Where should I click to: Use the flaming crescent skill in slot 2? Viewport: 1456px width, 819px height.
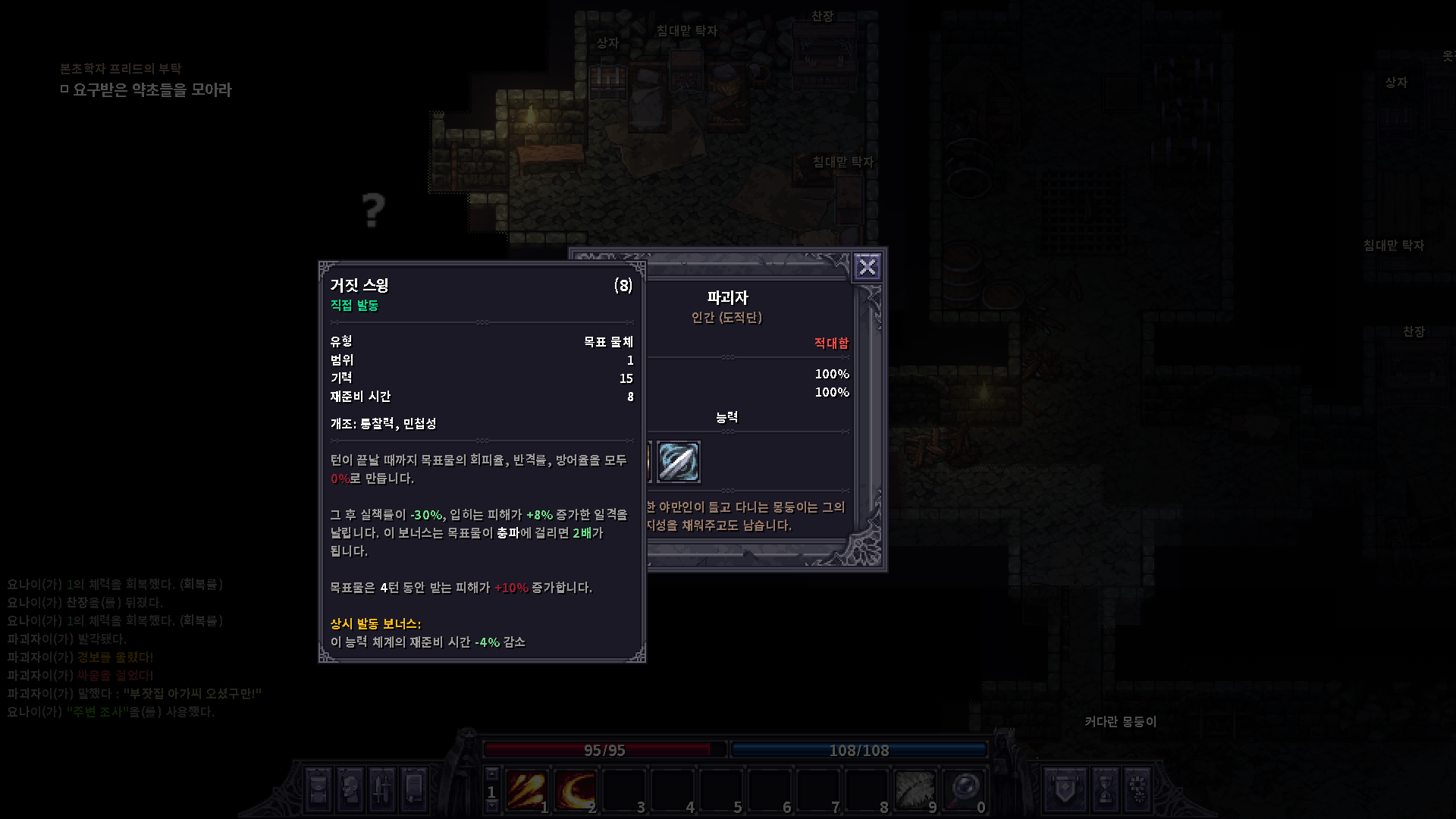[x=576, y=790]
